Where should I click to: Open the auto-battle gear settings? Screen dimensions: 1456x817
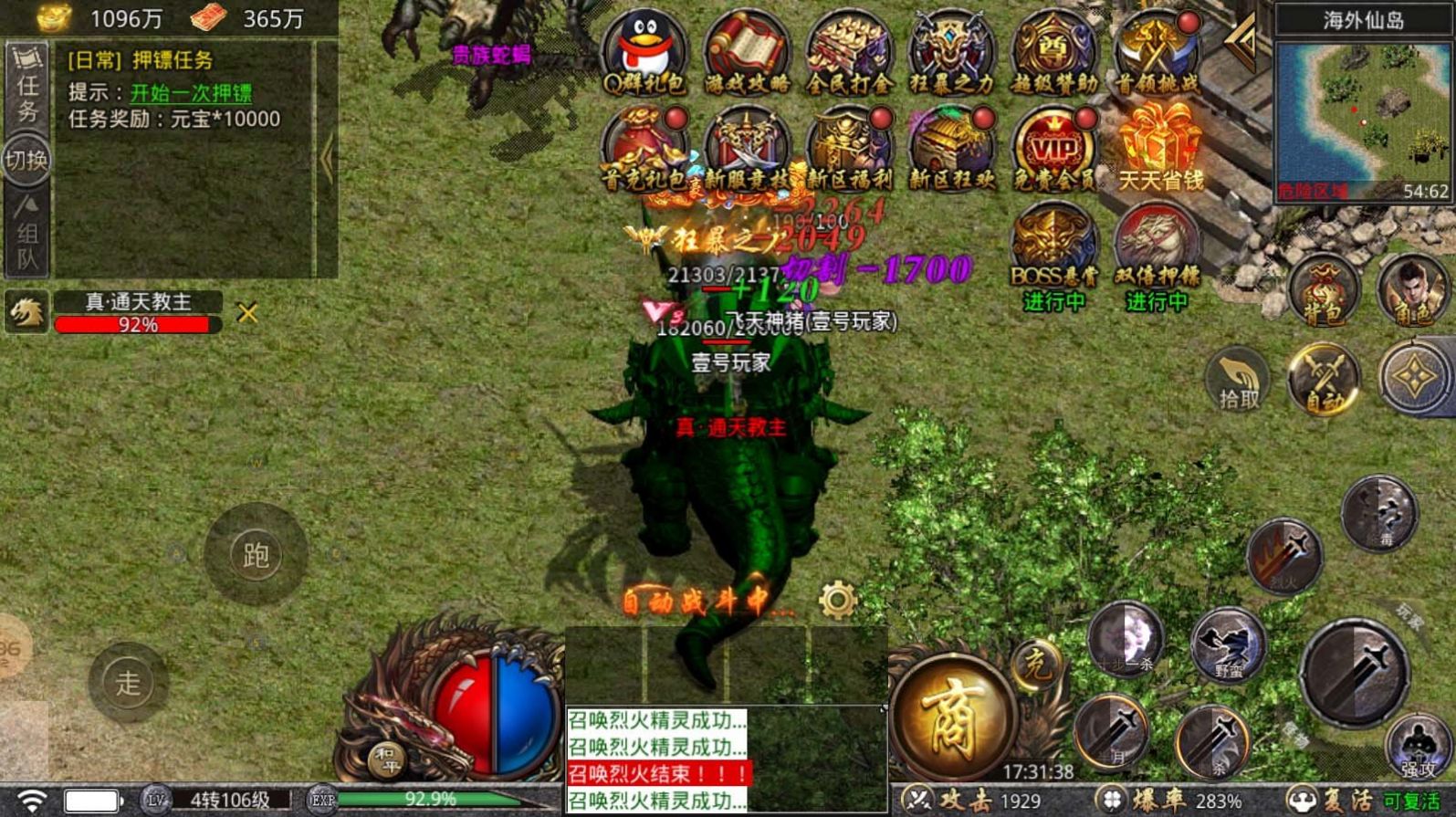point(837,601)
